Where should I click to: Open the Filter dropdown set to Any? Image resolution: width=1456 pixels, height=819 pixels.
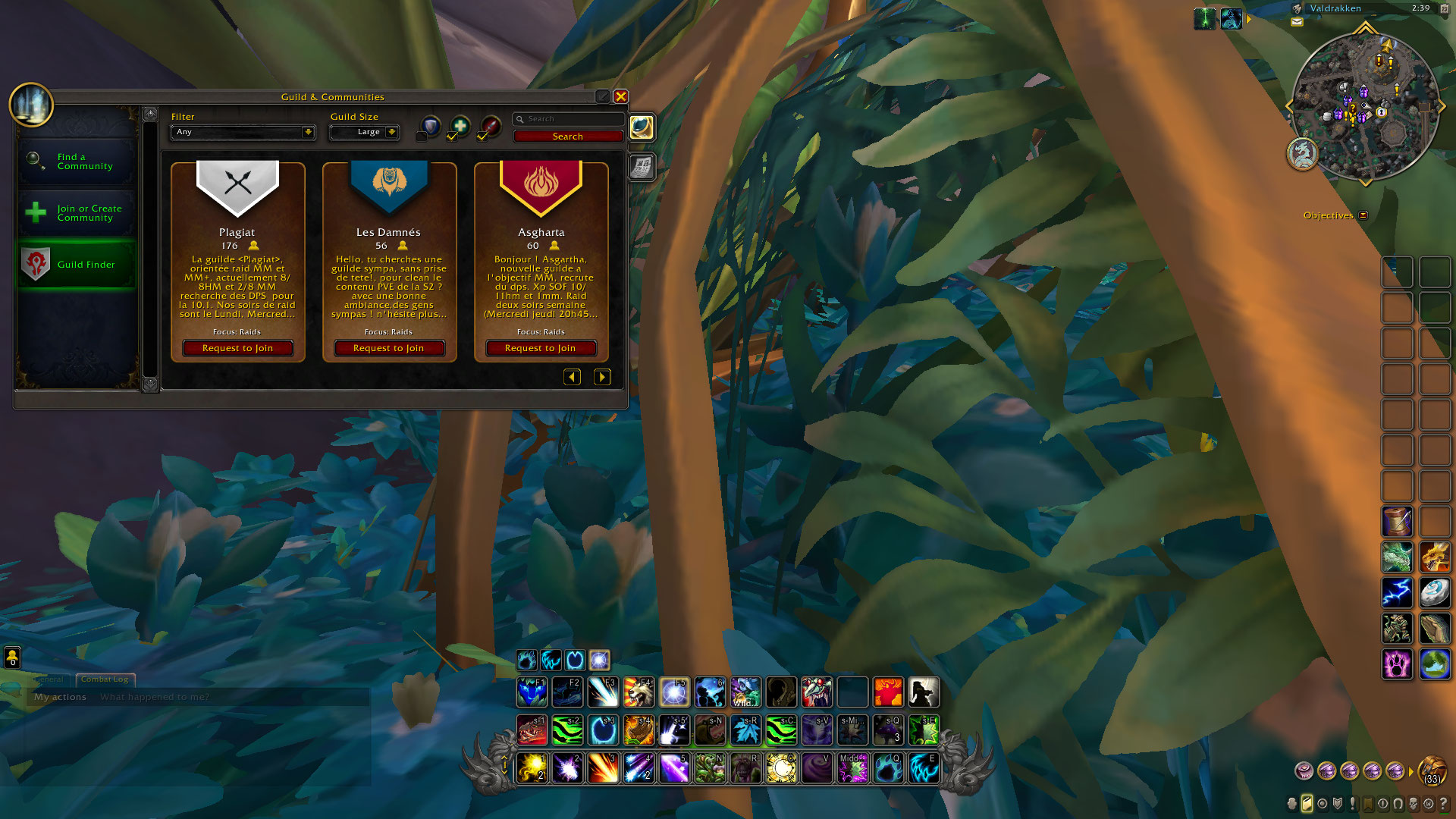tap(242, 132)
